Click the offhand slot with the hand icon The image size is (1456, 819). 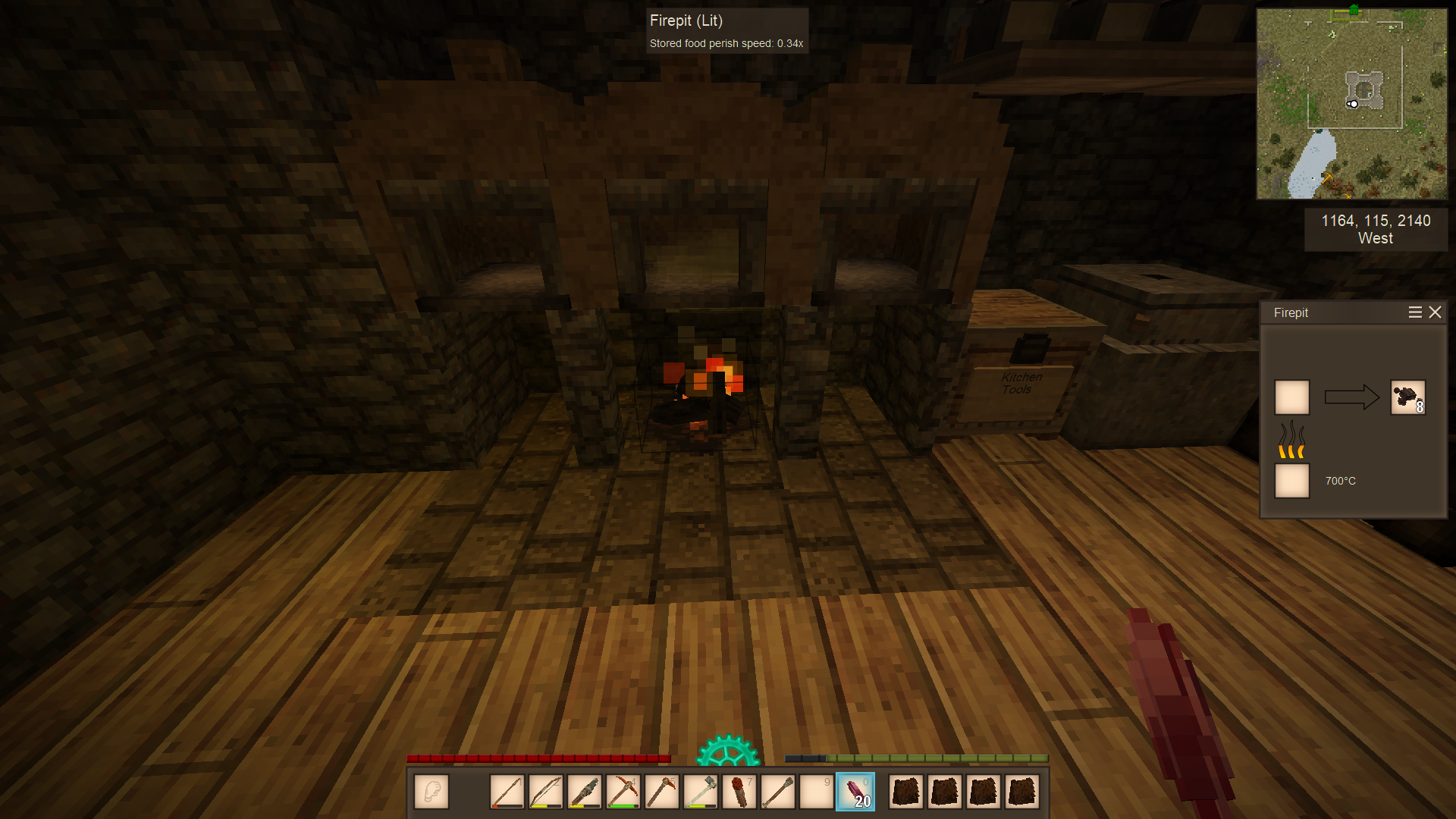431,792
